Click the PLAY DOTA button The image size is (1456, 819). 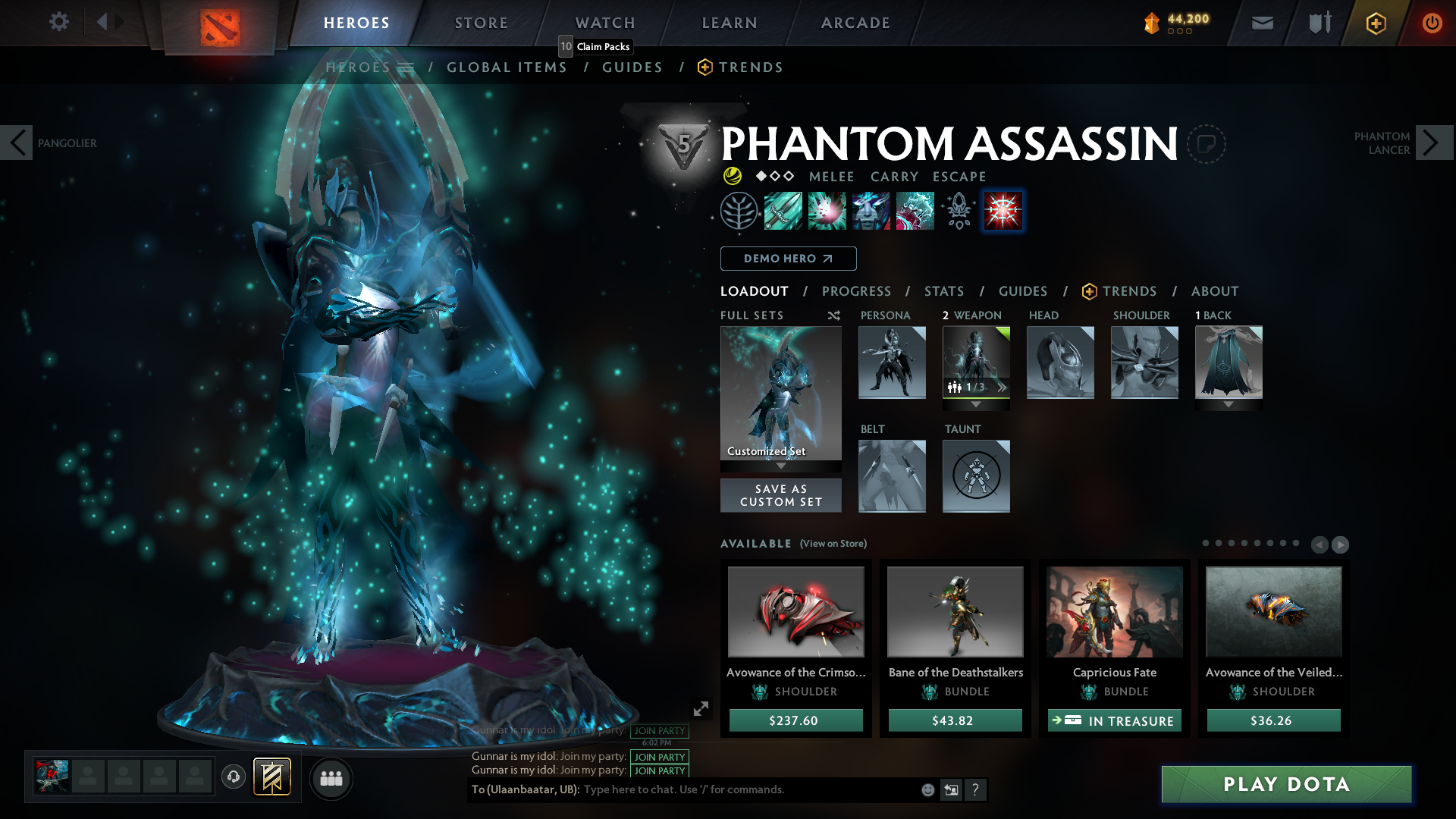1286,785
